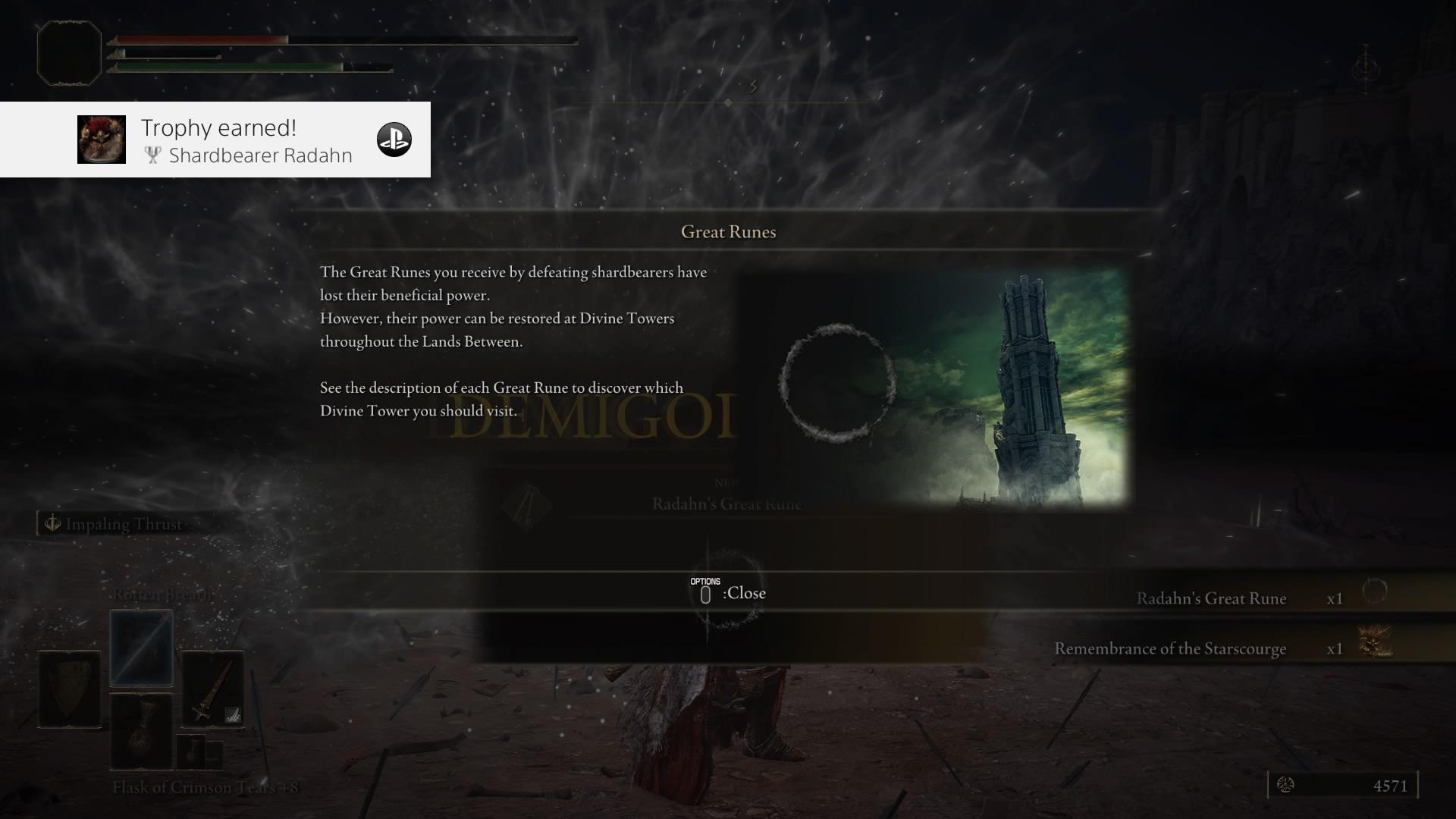1456x819 pixels.
Task: Click the Radahn boss portrait in the notification
Action: coord(101,140)
